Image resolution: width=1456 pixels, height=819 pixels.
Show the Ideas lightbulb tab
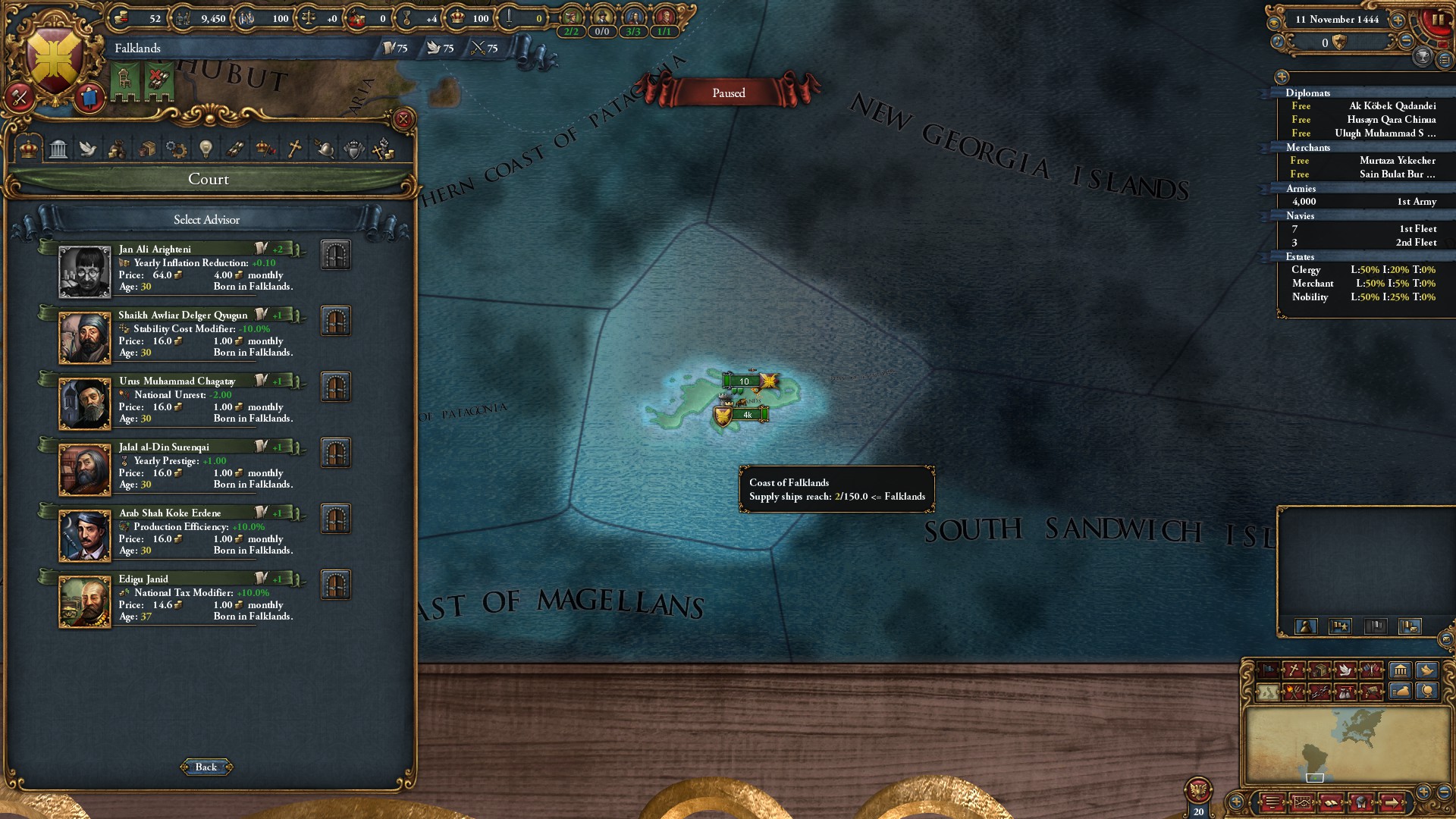[x=206, y=149]
